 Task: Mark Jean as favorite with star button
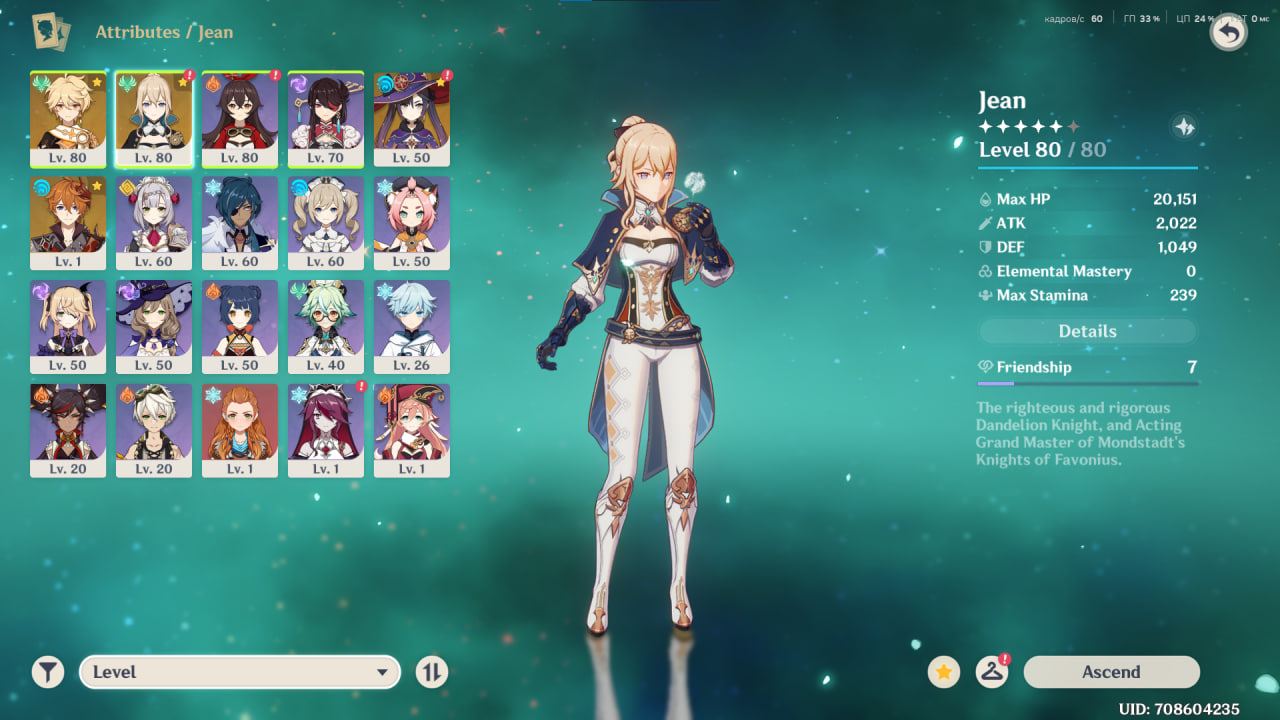[x=943, y=672]
